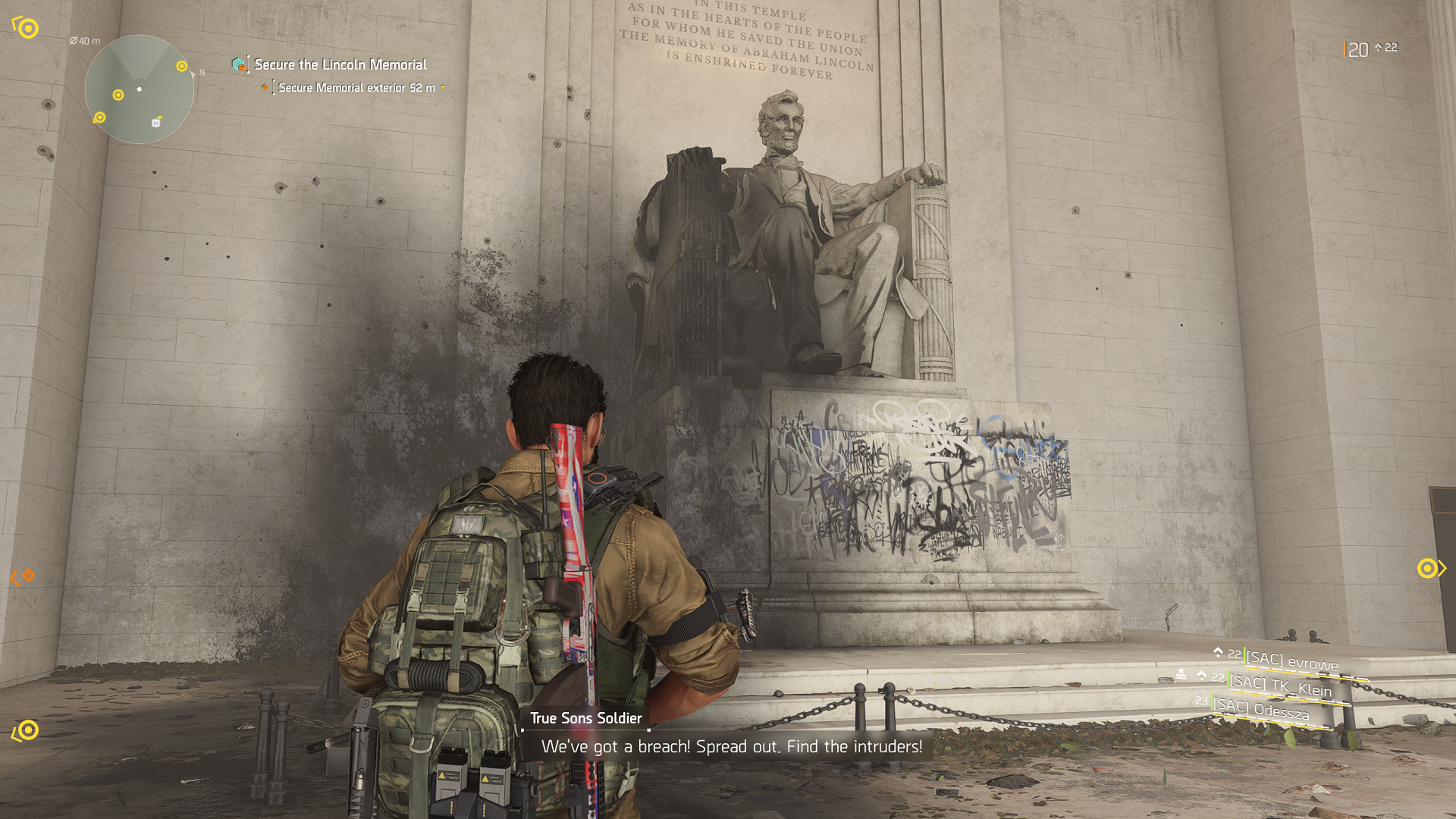The image size is (1456, 819).
Task: Pick the [SAC] Odessza player nameplate
Action: 1260,710
